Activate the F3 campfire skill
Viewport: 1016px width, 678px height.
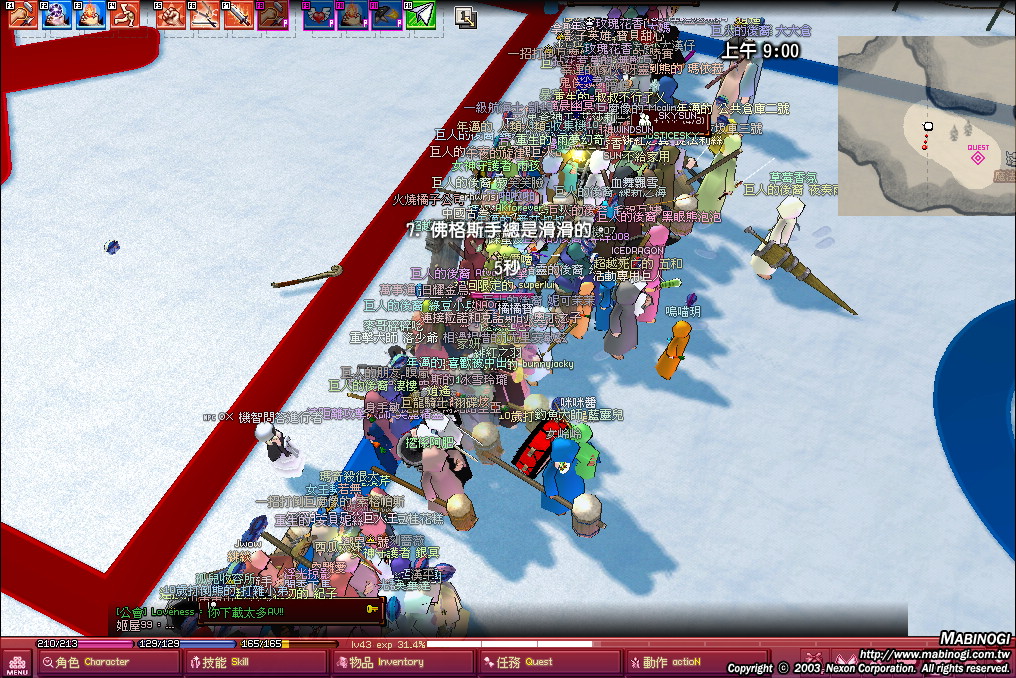[91, 14]
